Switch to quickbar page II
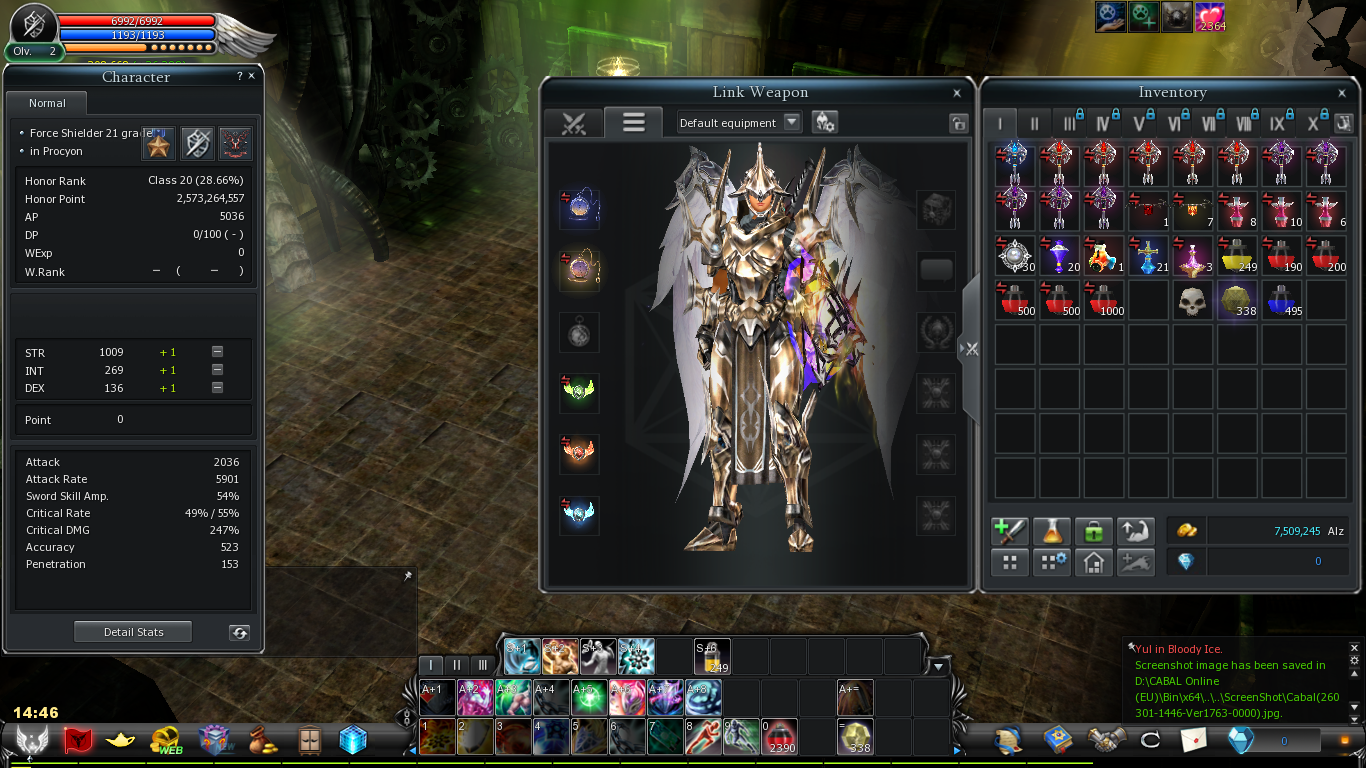 tap(457, 664)
